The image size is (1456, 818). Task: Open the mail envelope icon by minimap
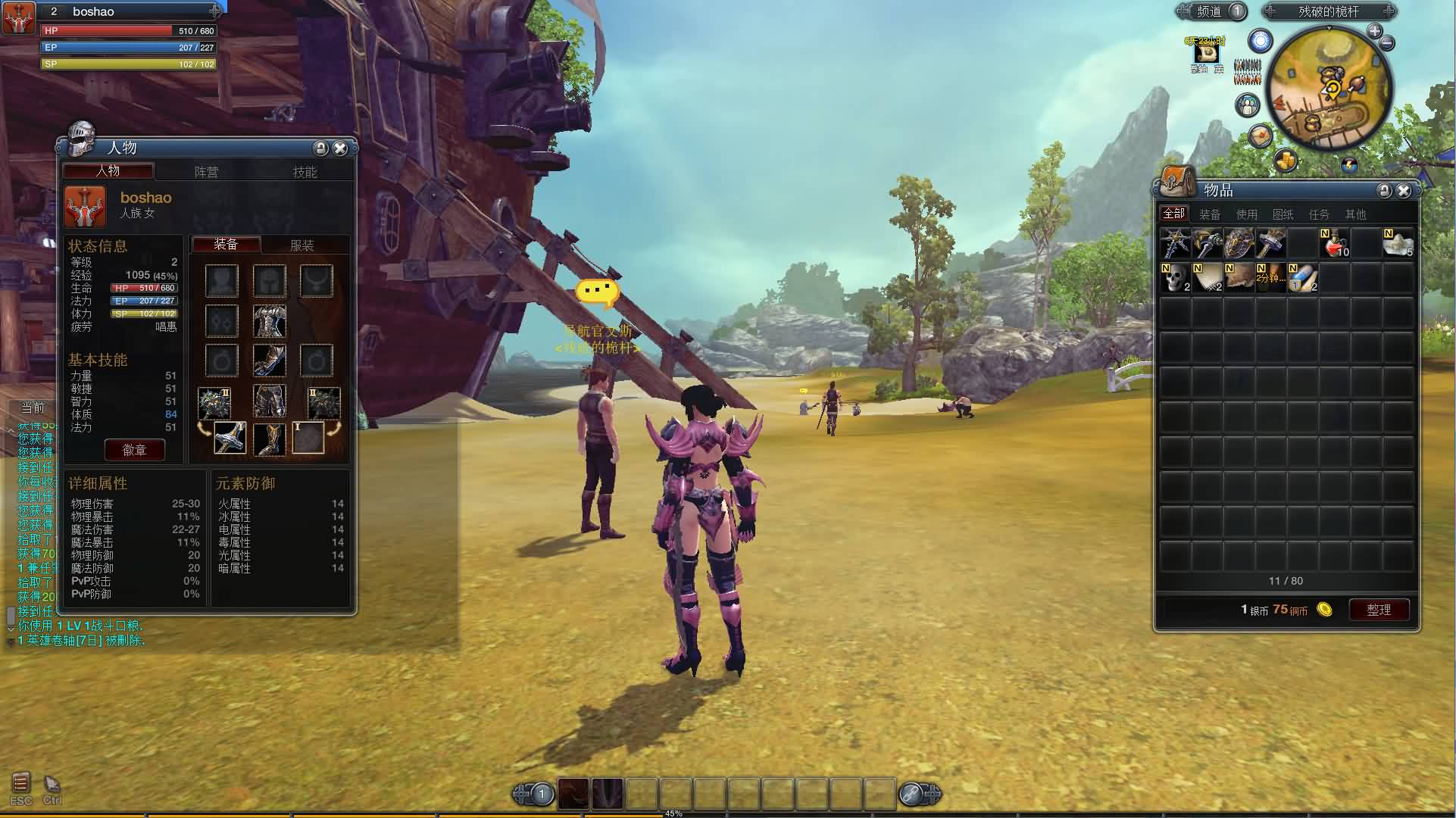(1260, 136)
